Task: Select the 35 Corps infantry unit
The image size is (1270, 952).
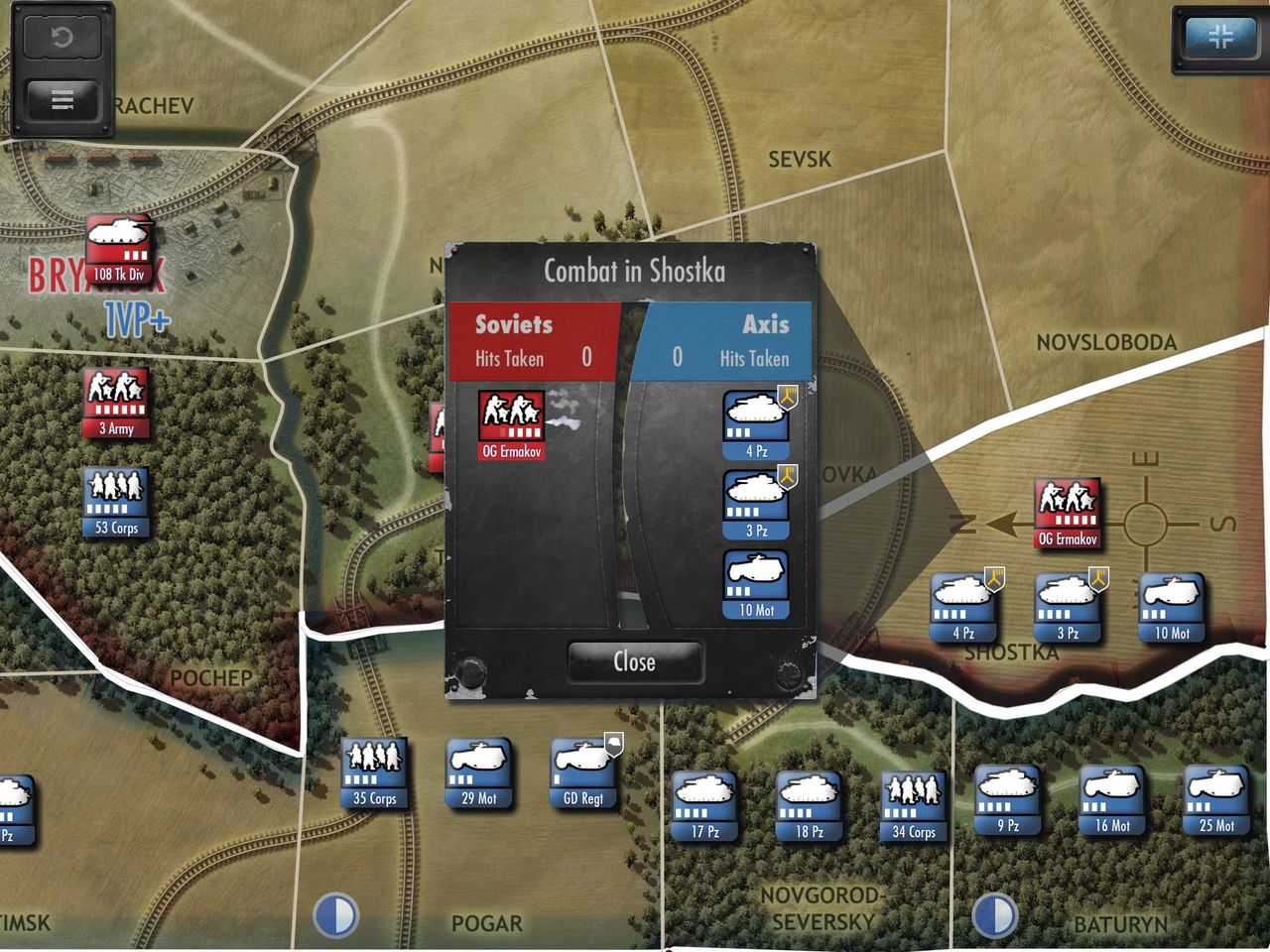Action: coord(374,773)
